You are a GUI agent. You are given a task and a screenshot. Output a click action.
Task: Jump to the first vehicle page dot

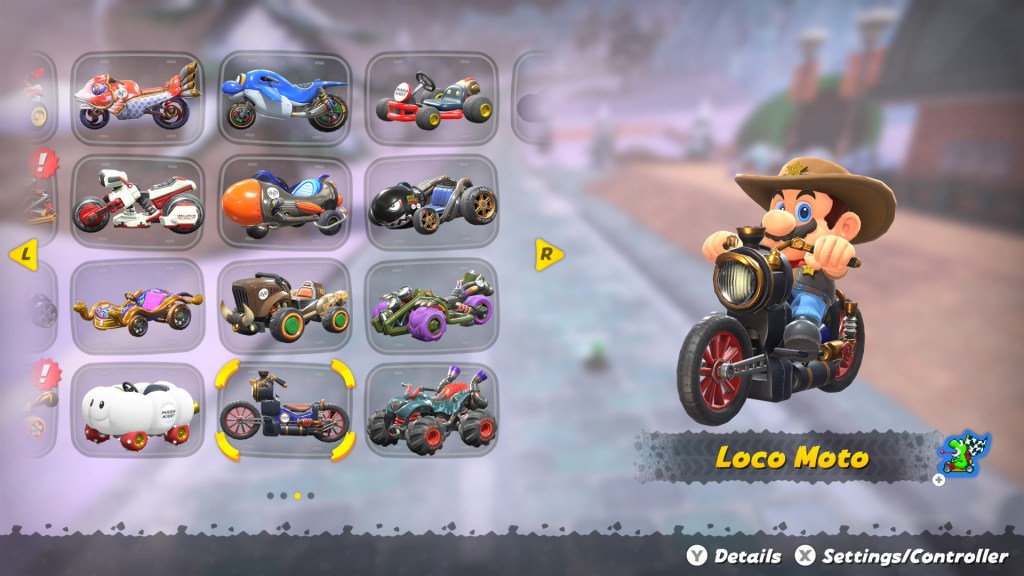271,495
